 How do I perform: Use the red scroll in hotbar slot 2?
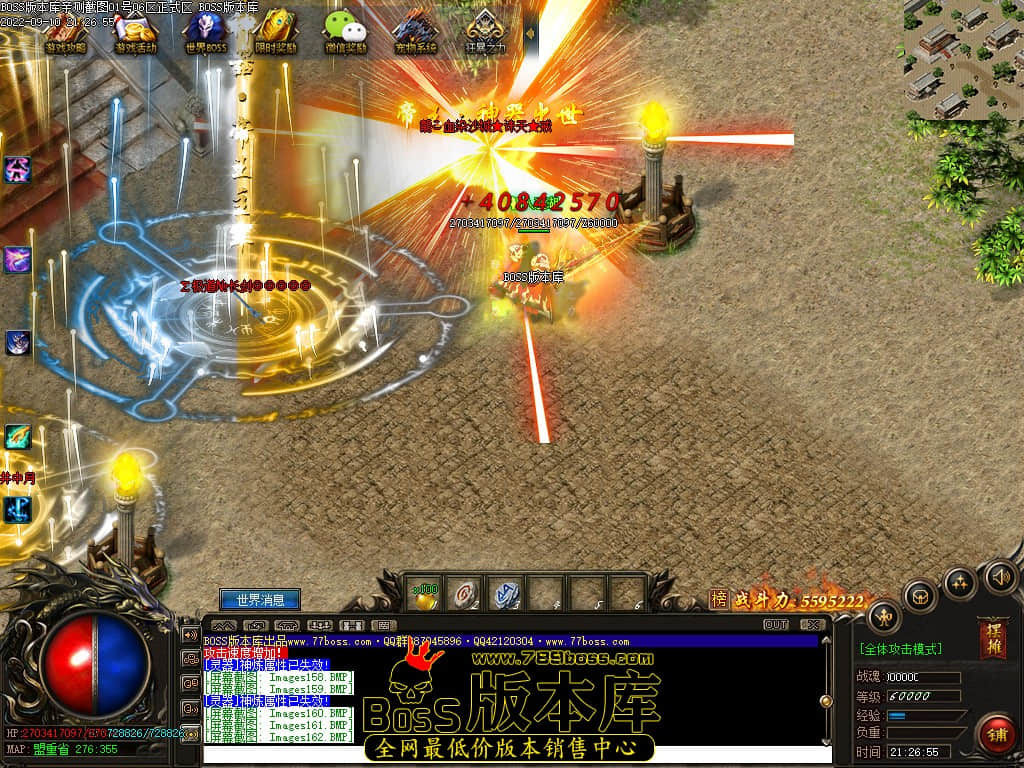(x=464, y=593)
